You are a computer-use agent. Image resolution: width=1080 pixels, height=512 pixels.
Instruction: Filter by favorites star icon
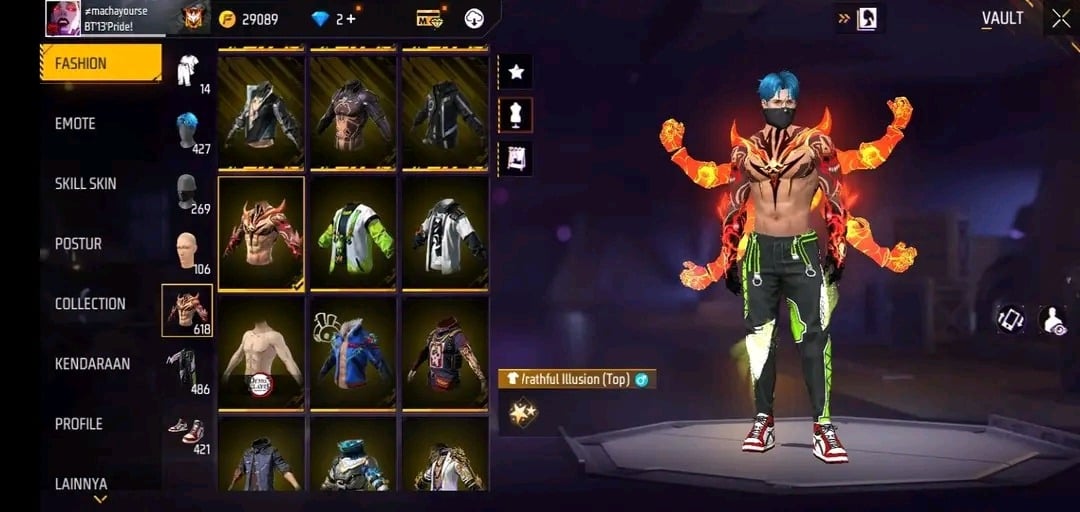coord(516,72)
